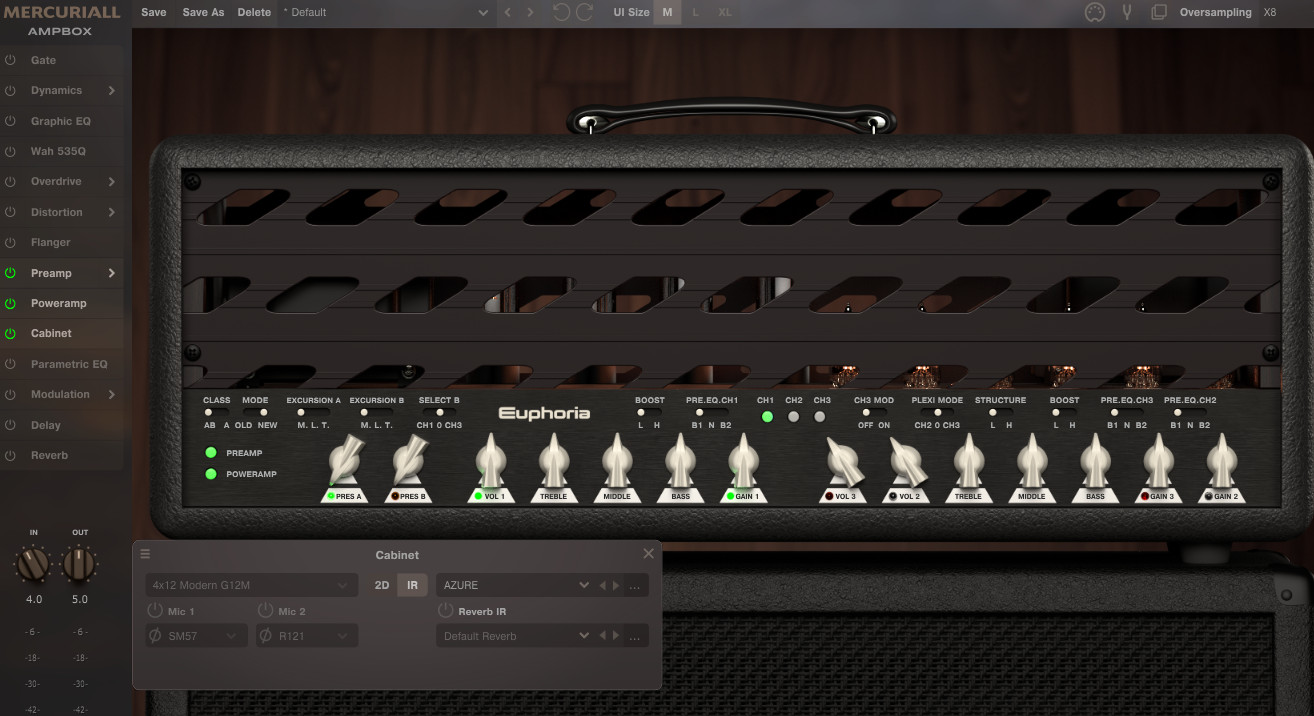Open the Parametric EQ module

[68, 364]
